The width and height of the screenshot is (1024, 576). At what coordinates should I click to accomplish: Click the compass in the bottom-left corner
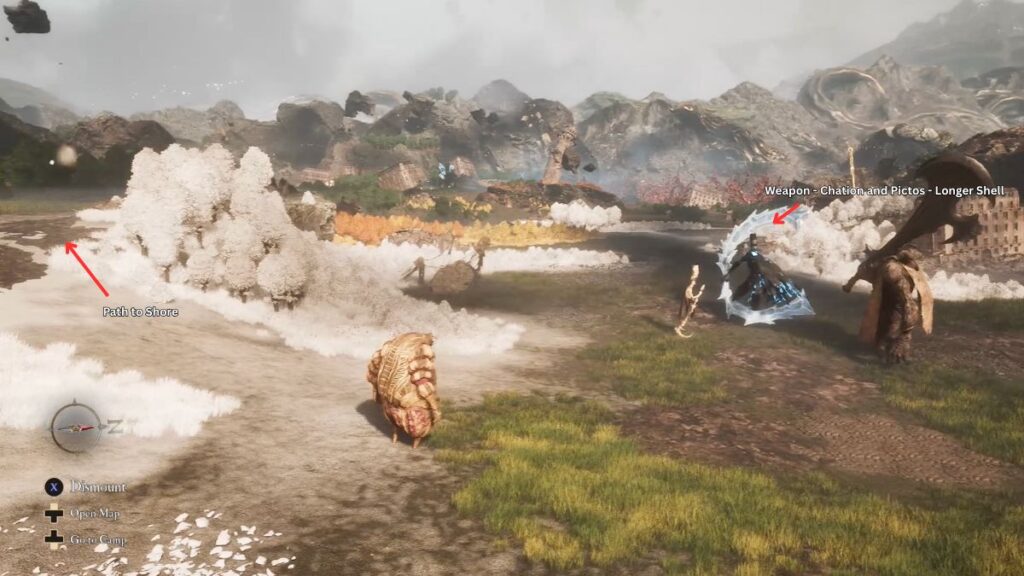[x=77, y=427]
